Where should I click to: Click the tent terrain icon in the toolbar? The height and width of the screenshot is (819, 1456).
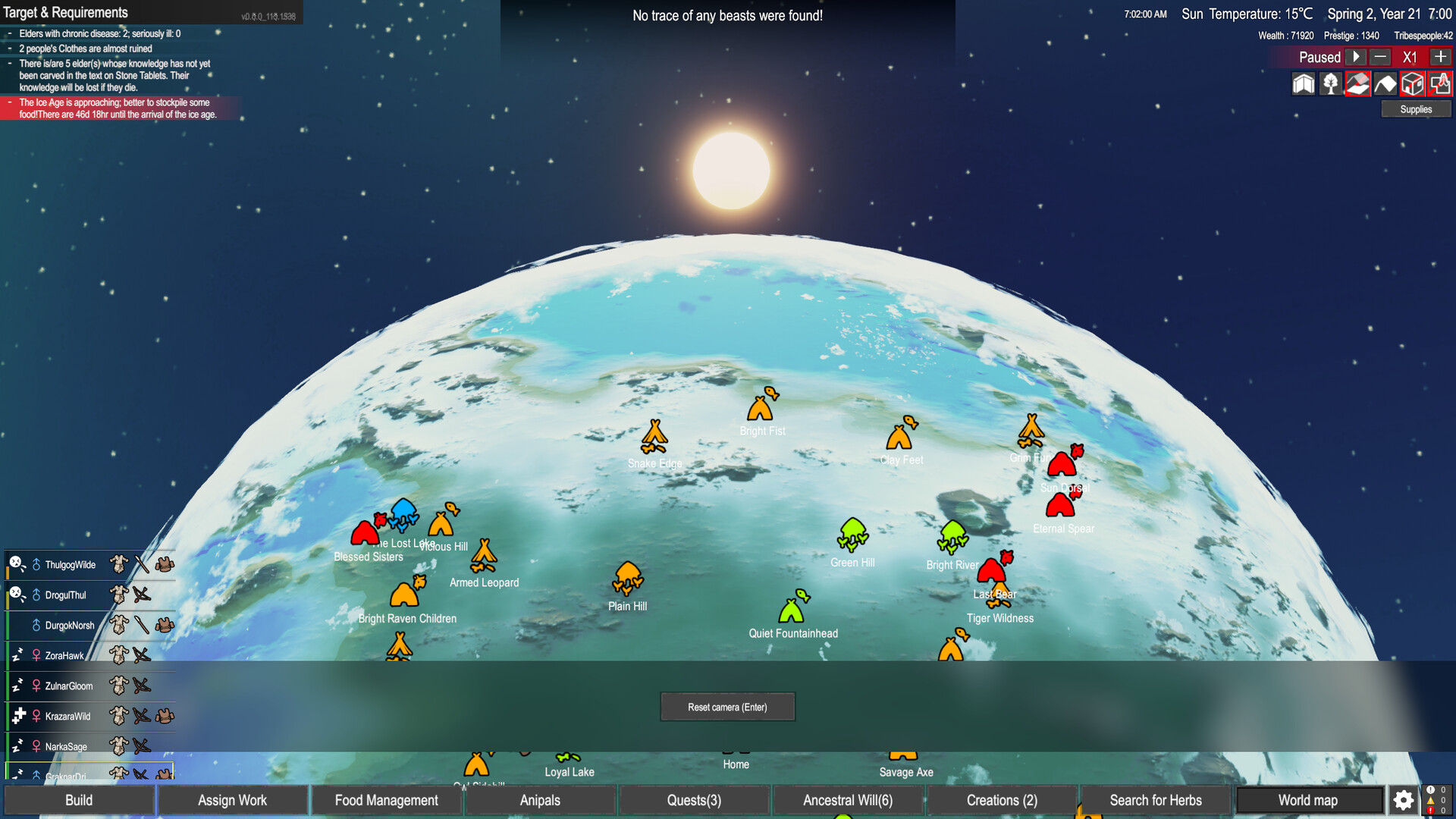pyautogui.click(x=1385, y=83)
